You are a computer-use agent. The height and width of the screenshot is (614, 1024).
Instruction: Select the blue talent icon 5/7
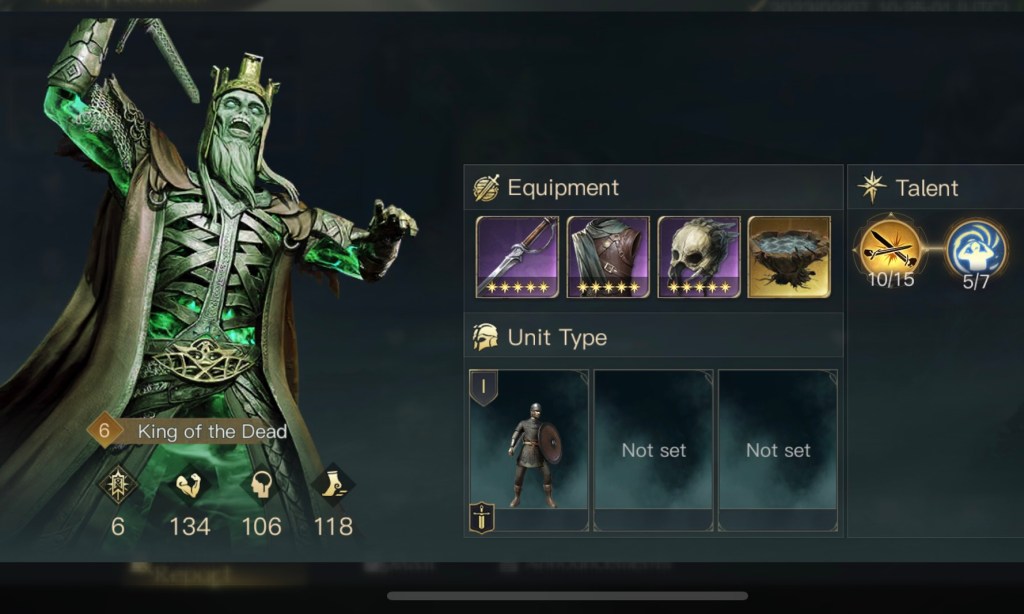975,247
